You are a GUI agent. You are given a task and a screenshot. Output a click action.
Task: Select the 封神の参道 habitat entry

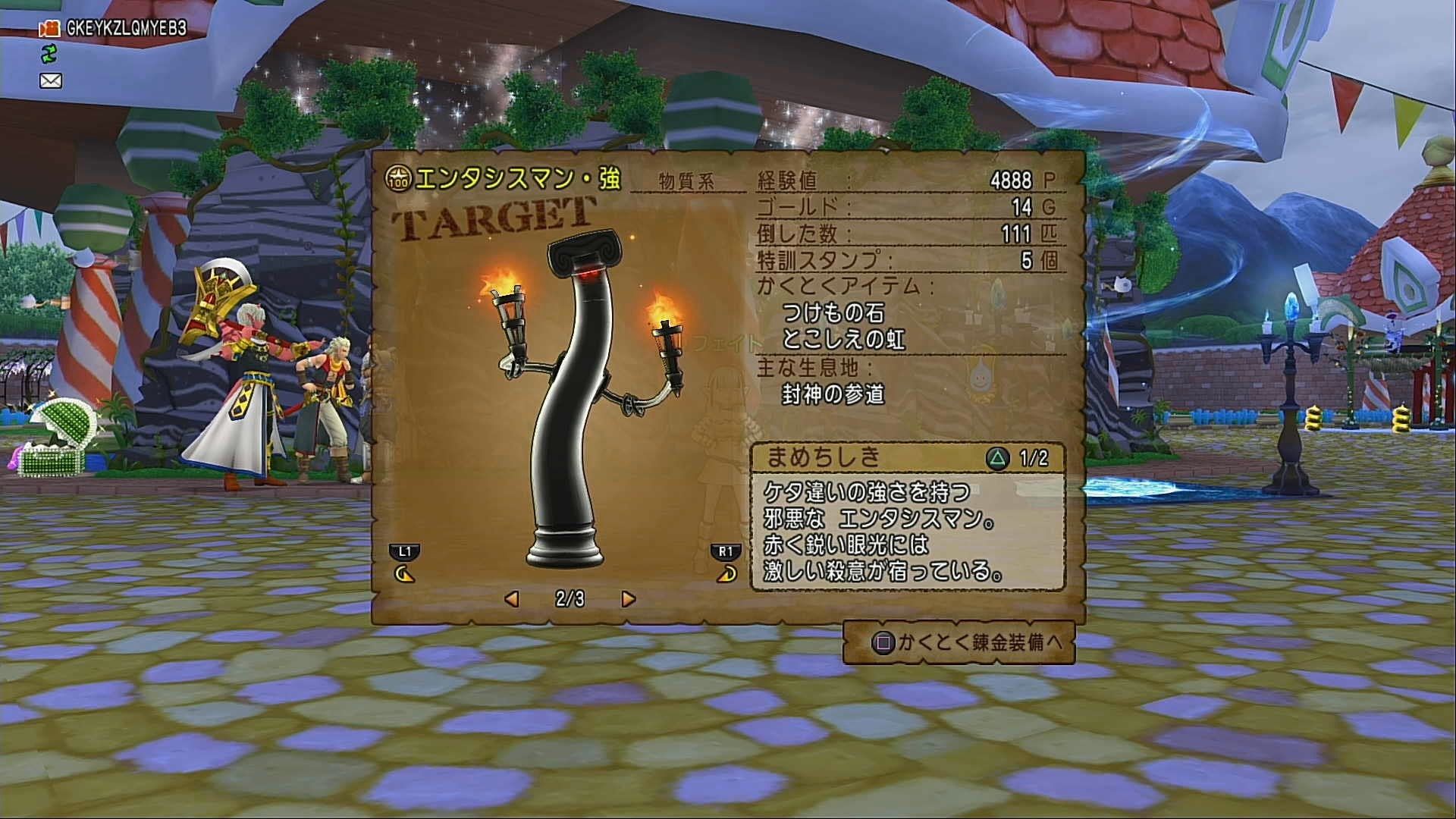(833, 394)
